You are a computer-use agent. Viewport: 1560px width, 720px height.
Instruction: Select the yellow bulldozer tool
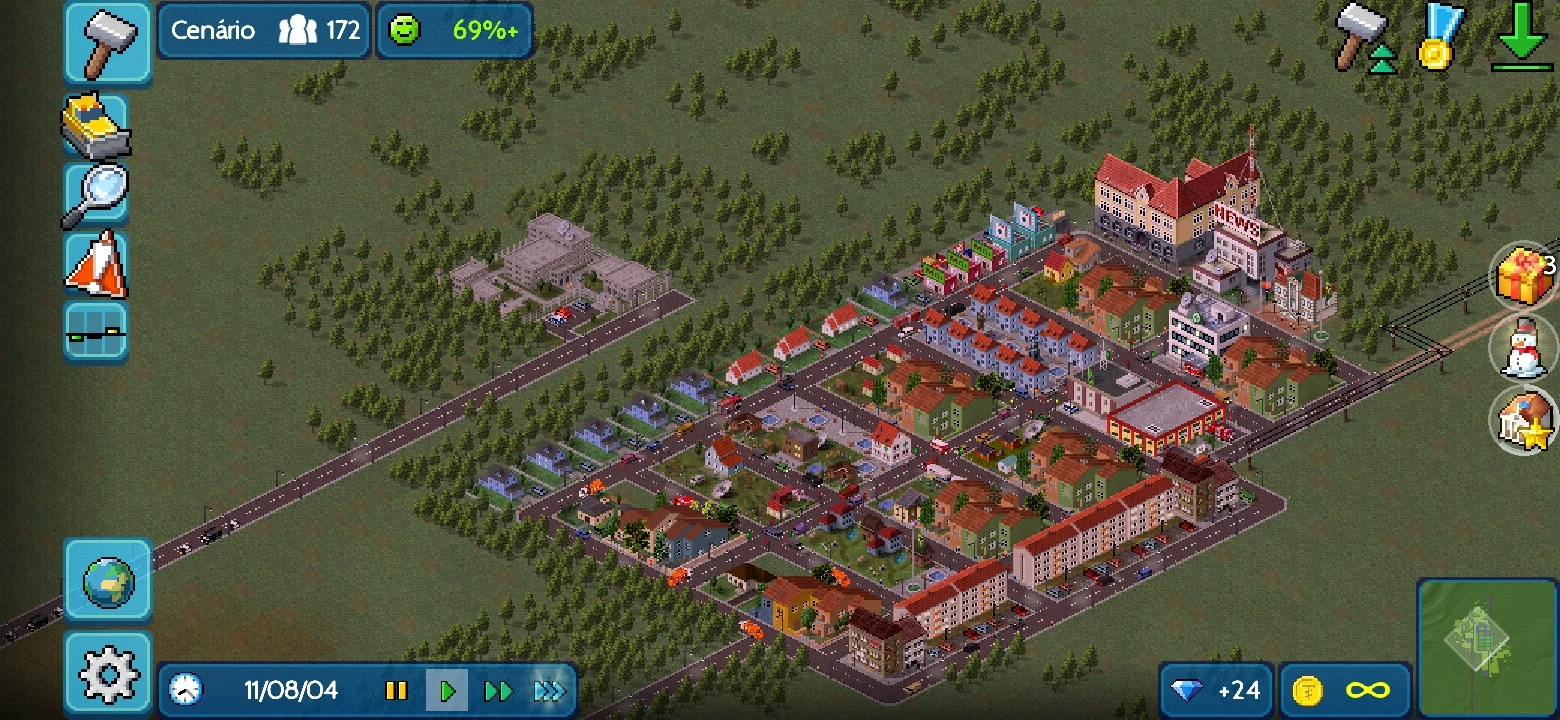click(95, 126)
